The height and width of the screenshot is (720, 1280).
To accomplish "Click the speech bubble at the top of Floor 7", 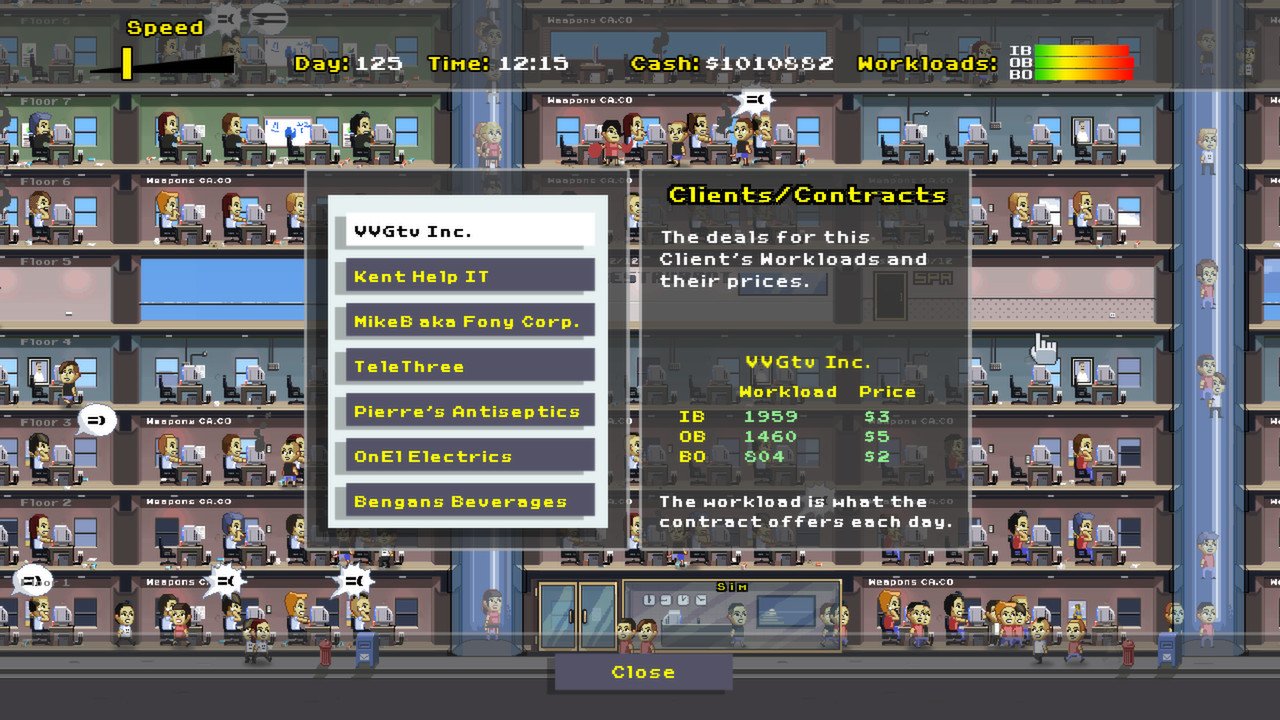I will [x=757, y=99].
